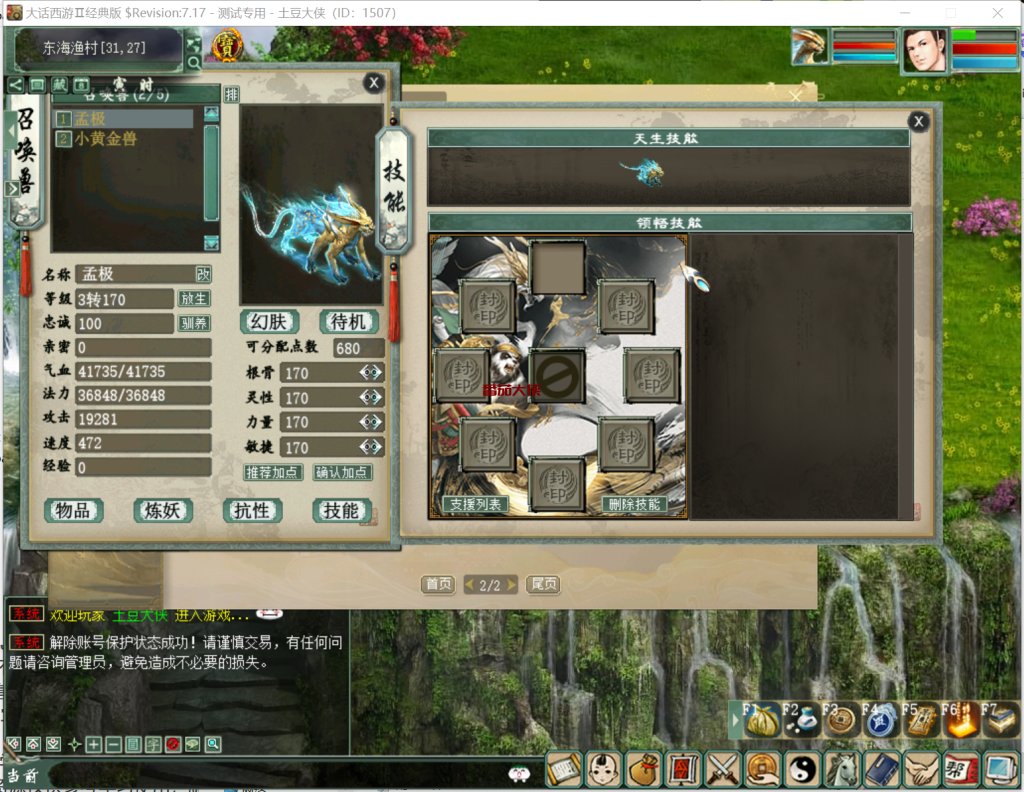Close the skills panel
Image resolution: width=1024 pixels, height=792 pixels.
point(918,122)
